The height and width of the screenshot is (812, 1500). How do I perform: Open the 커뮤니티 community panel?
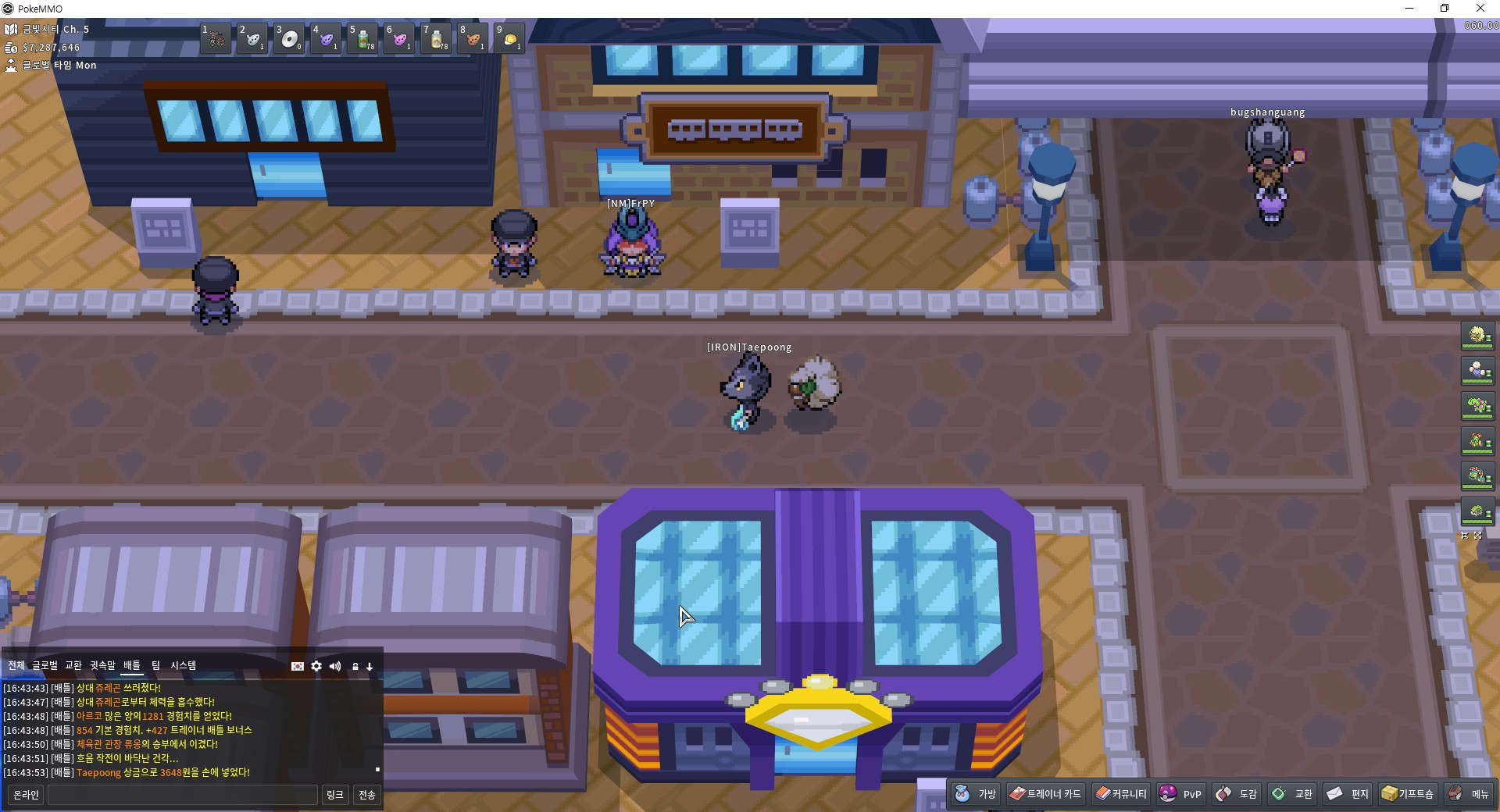pos(1121,794)
